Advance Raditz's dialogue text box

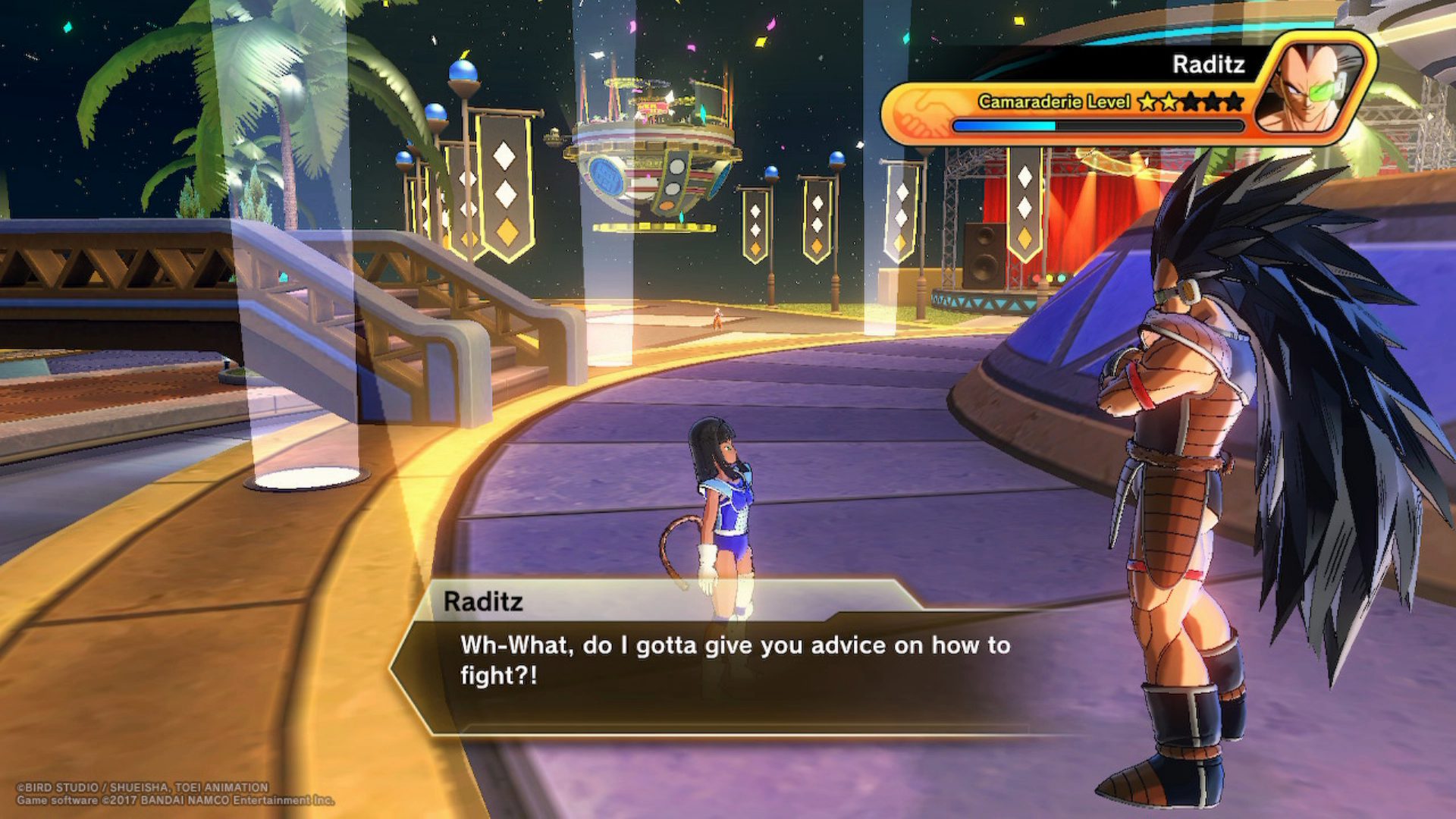pos(734,661)
